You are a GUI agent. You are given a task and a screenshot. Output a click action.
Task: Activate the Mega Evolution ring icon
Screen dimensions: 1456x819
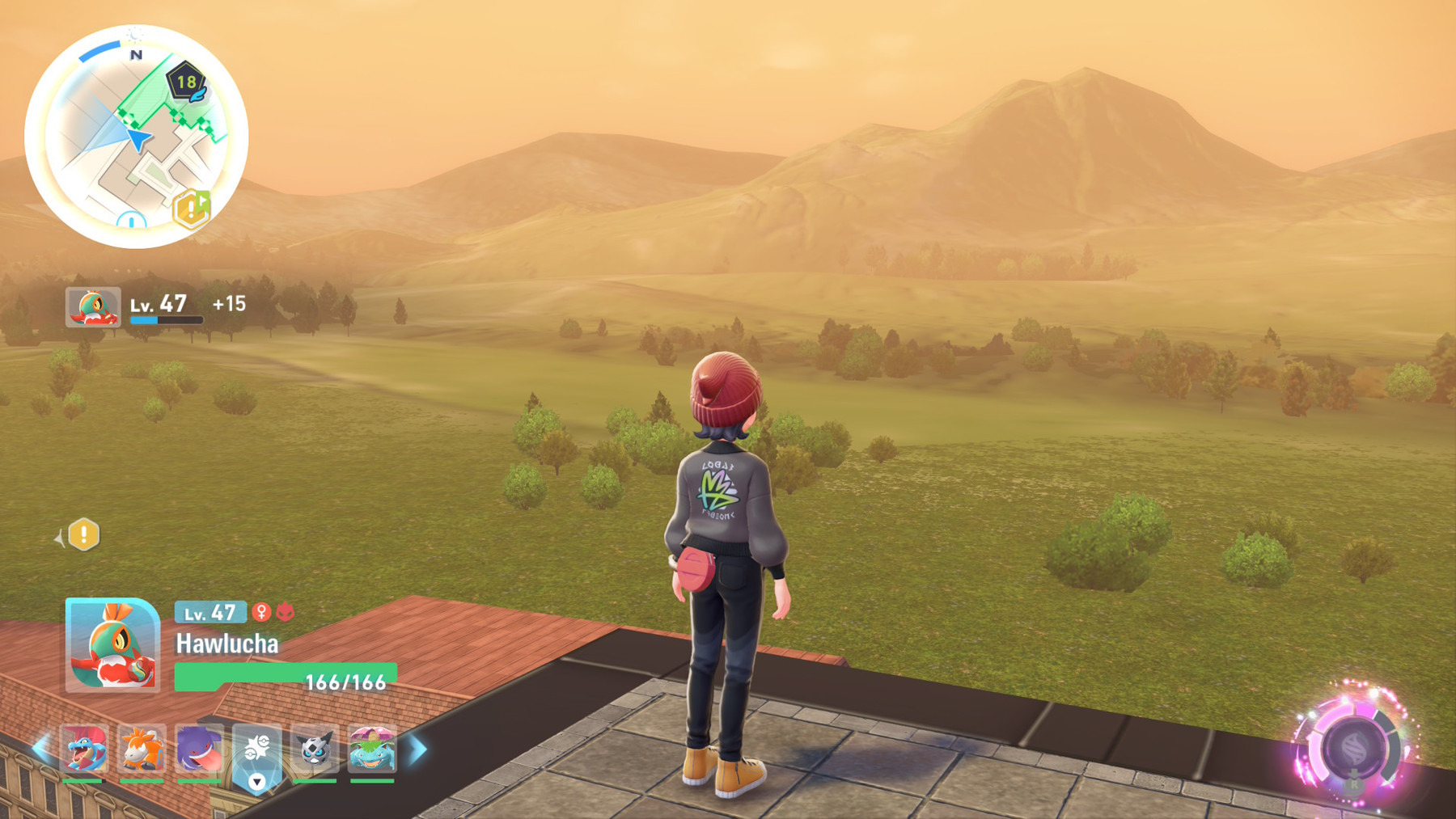pos(1354,748)
